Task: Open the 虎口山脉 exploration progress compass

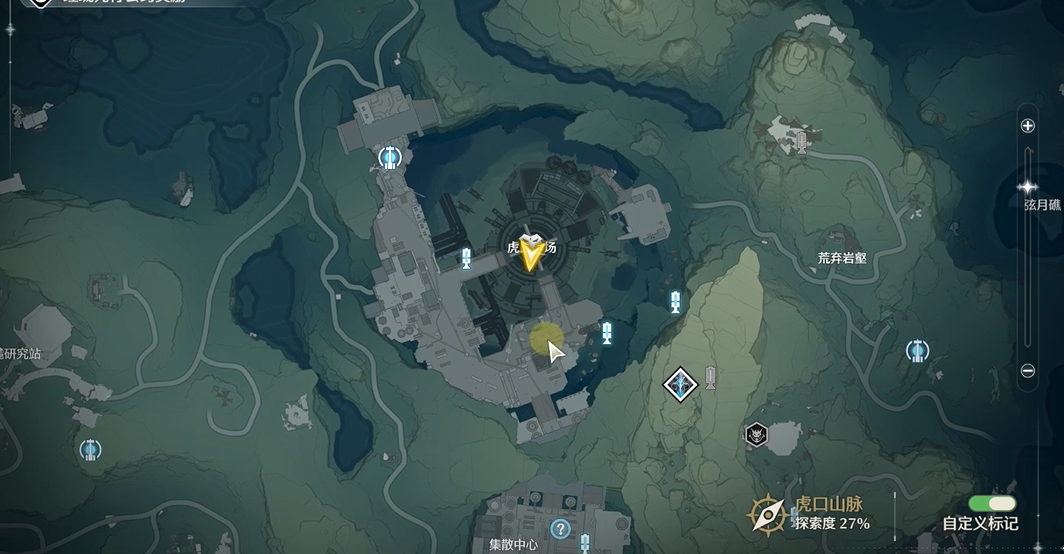Action: pos(769,514)
